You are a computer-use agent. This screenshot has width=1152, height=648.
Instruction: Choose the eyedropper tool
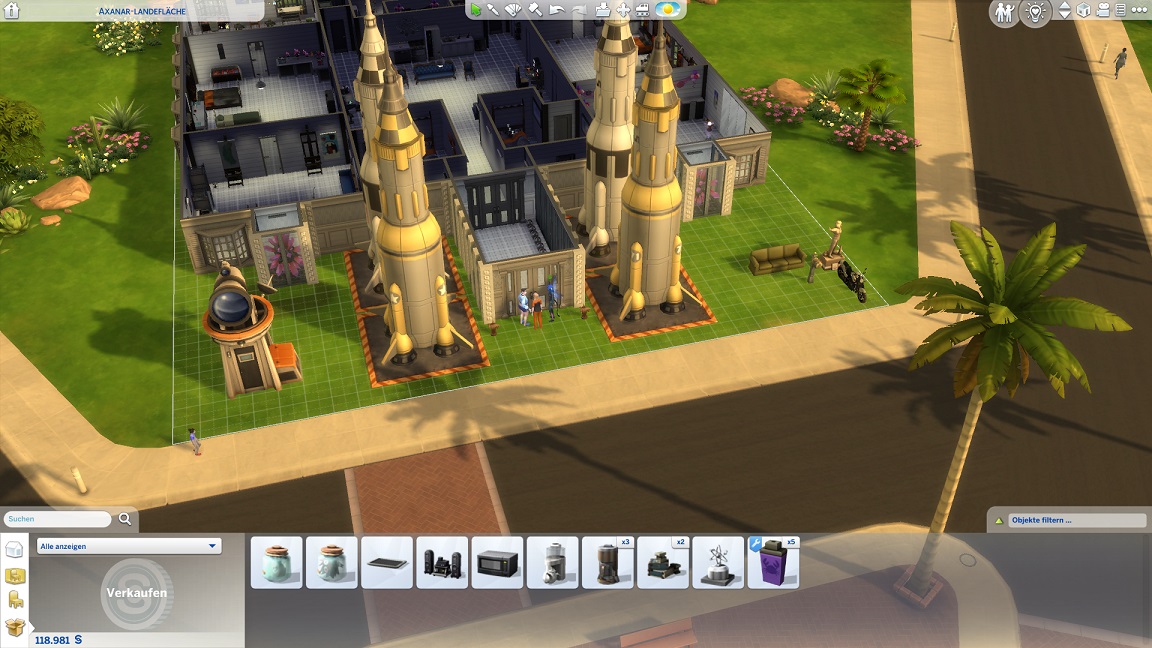[494, 10]
